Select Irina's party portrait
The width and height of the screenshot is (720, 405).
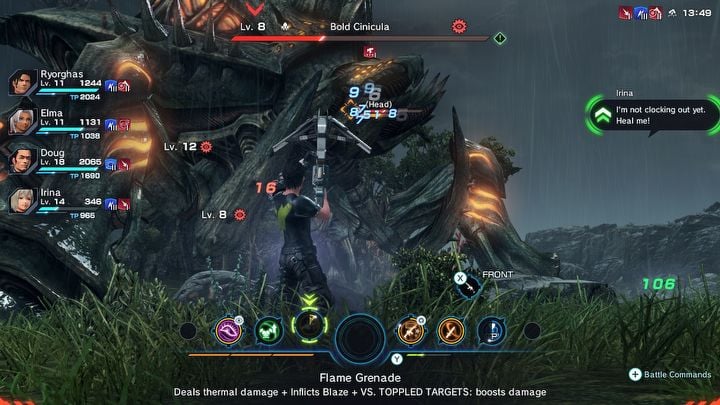click(x=24, y=200)
